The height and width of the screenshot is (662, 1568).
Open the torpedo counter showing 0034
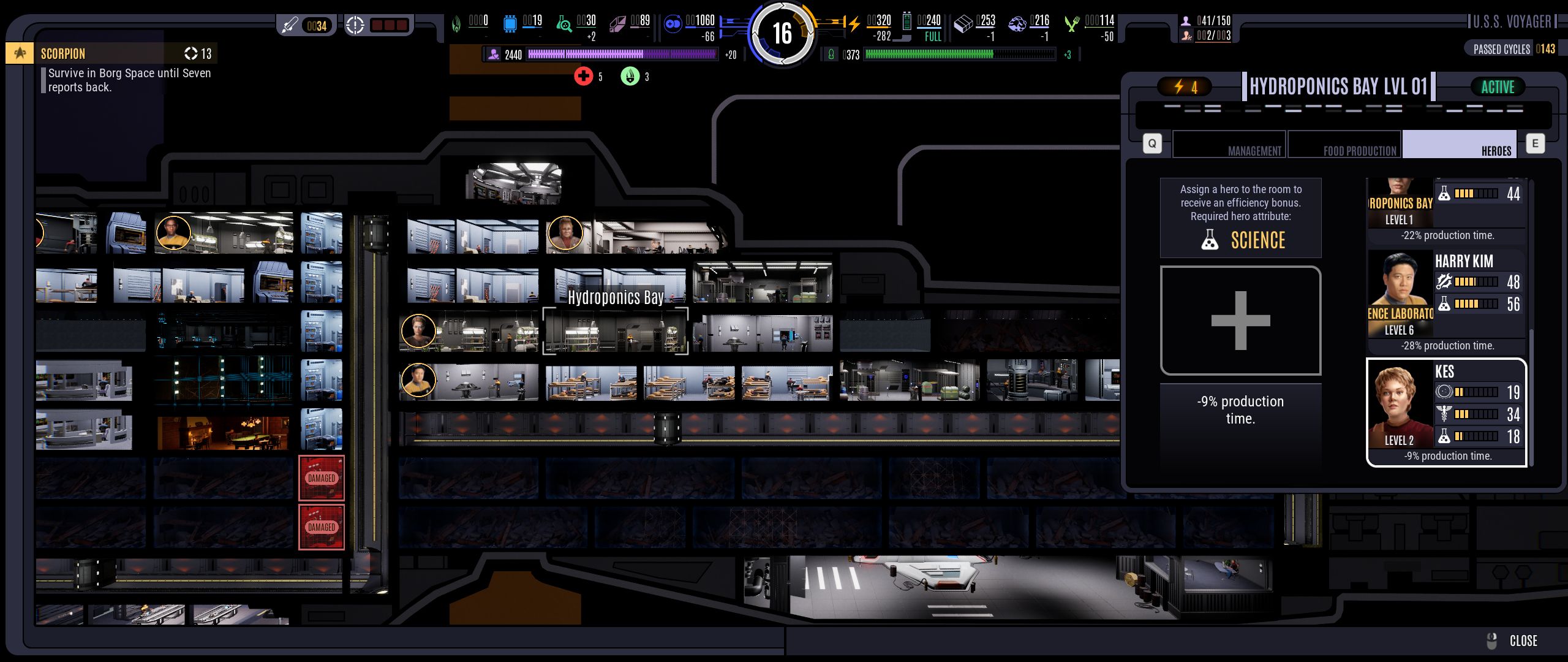pyautogui.click(x=306, y=26)
